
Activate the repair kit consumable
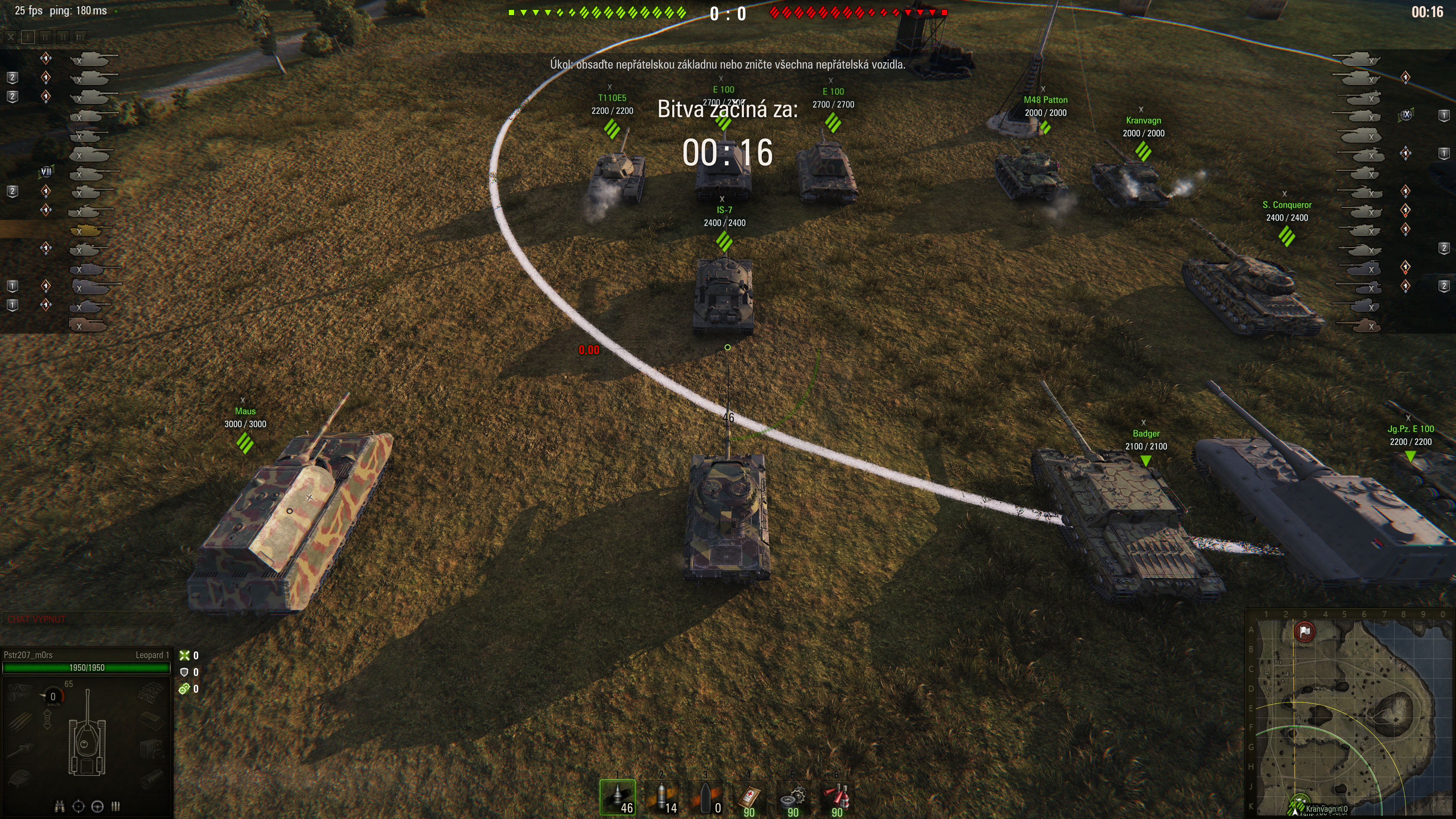[793, 797]
